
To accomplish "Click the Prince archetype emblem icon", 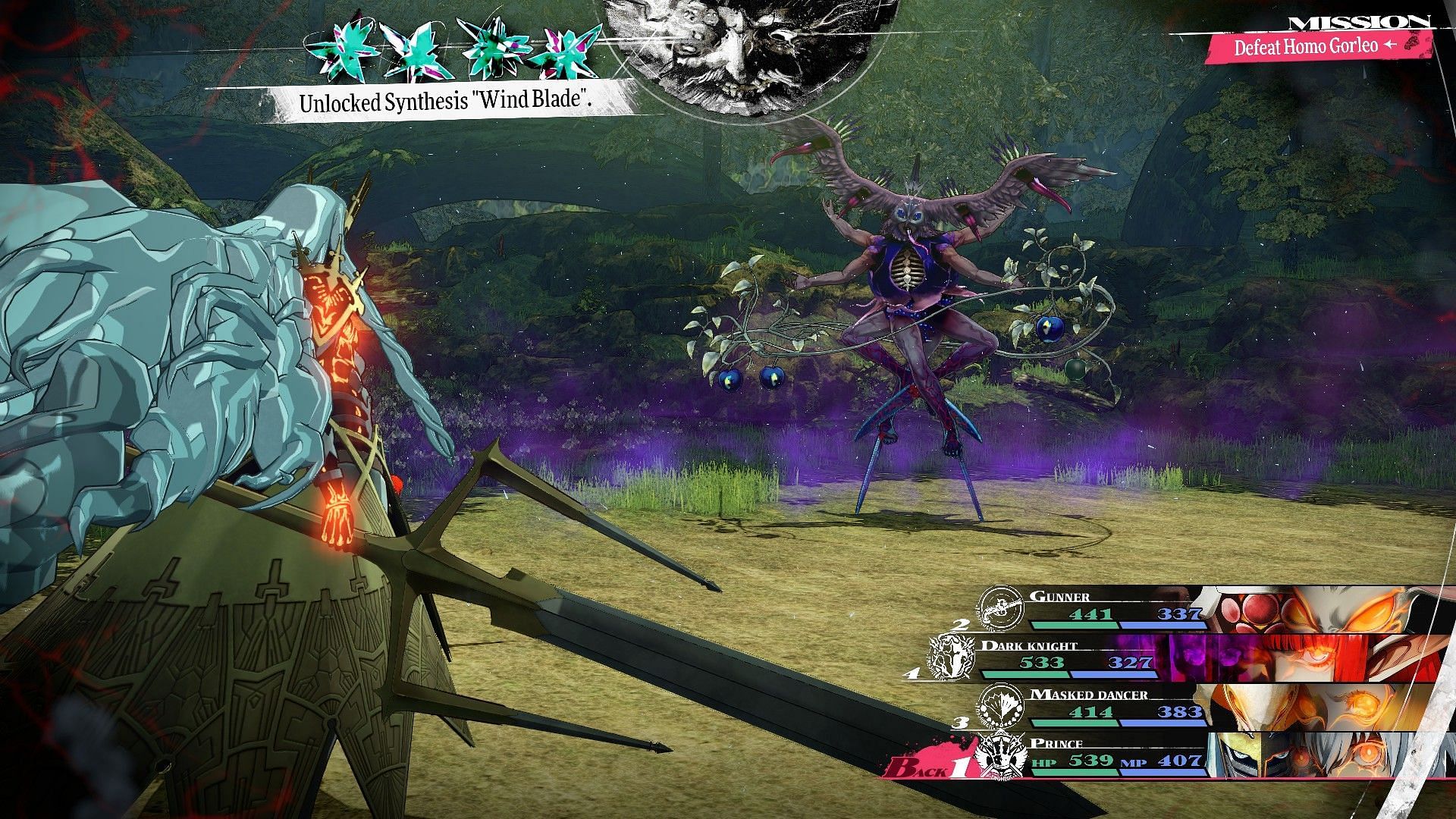I will point(998,756).
